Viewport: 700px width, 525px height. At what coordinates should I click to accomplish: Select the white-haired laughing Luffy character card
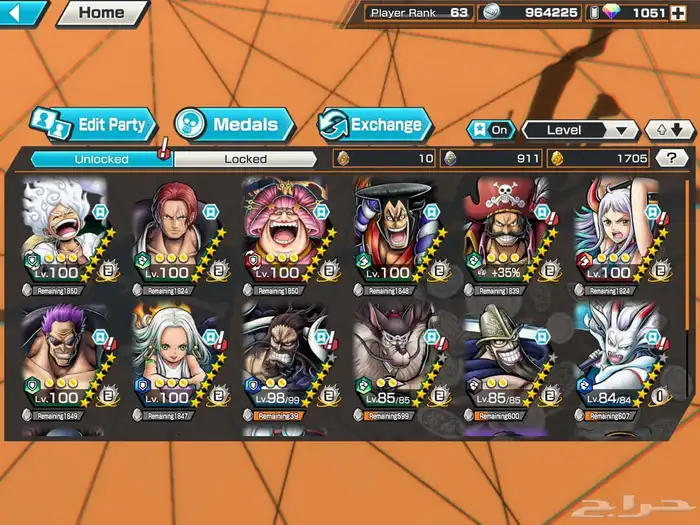(x=65, y=235)
